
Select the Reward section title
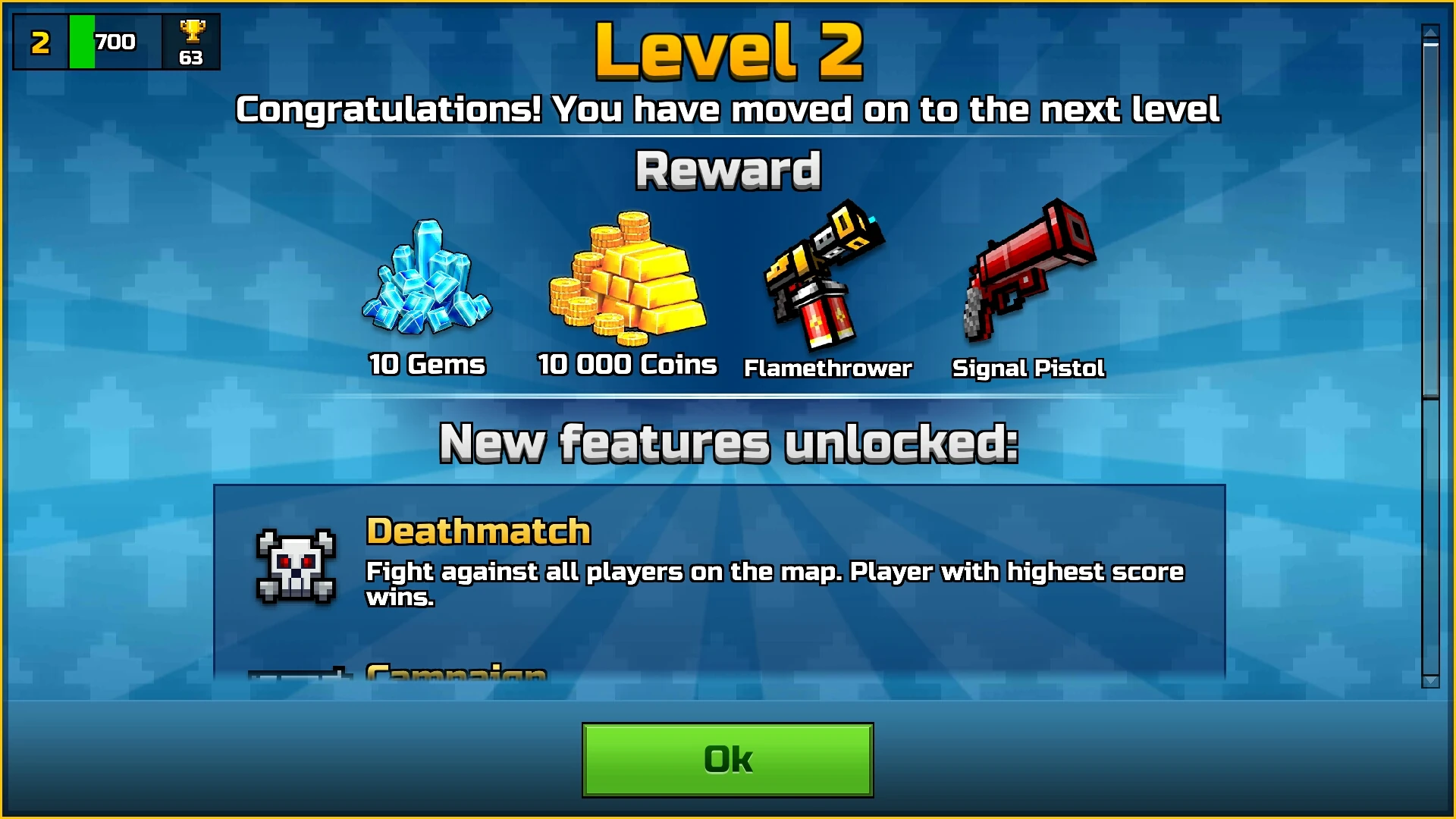(727, 168)
